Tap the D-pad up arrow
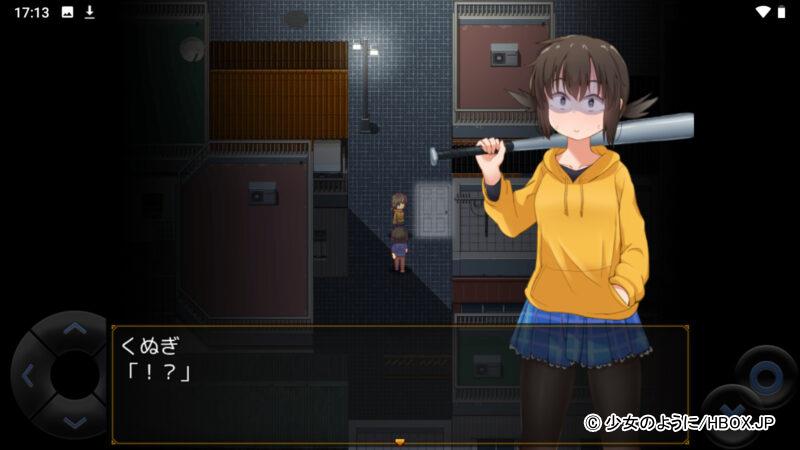 coord(75,329)
